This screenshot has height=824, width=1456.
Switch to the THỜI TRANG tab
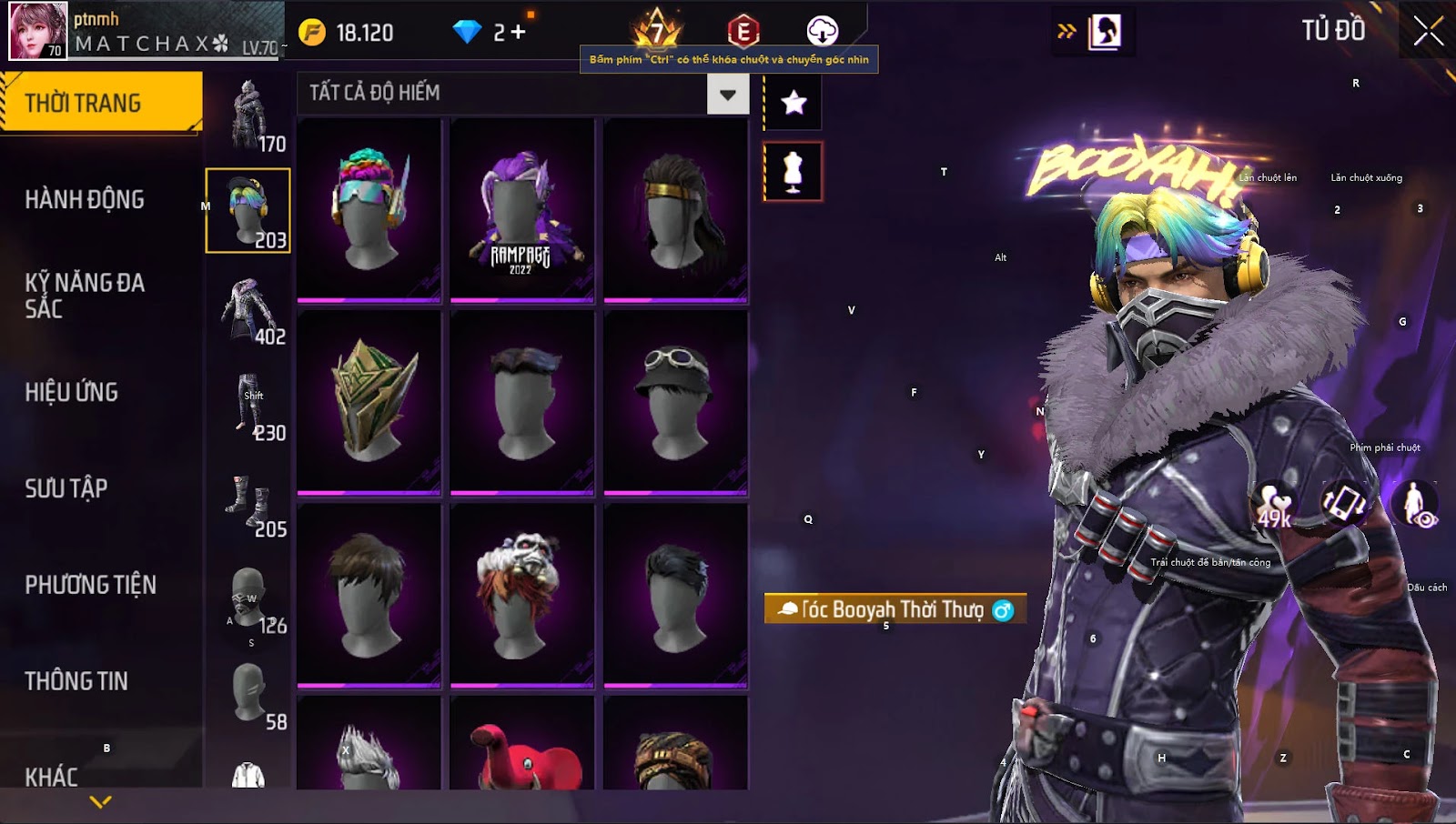click(x=100, y=103)
